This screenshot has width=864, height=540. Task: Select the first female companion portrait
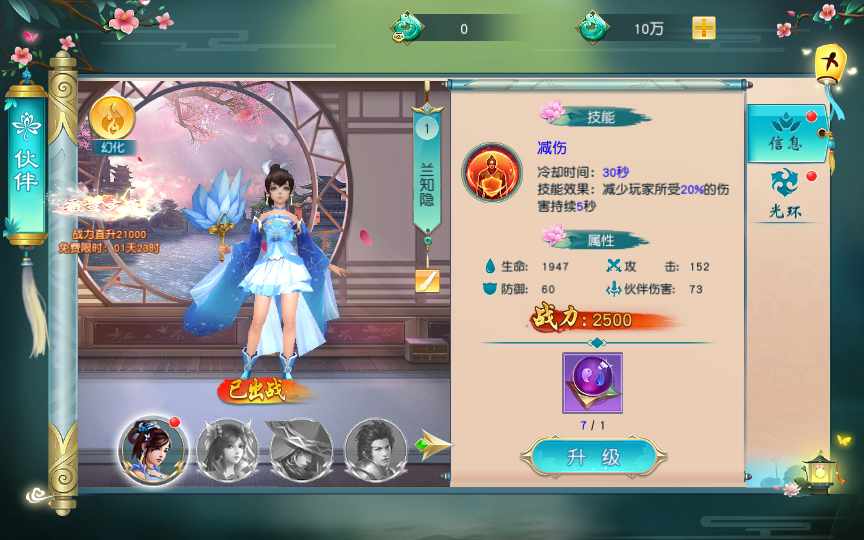(x=151, y=449)
